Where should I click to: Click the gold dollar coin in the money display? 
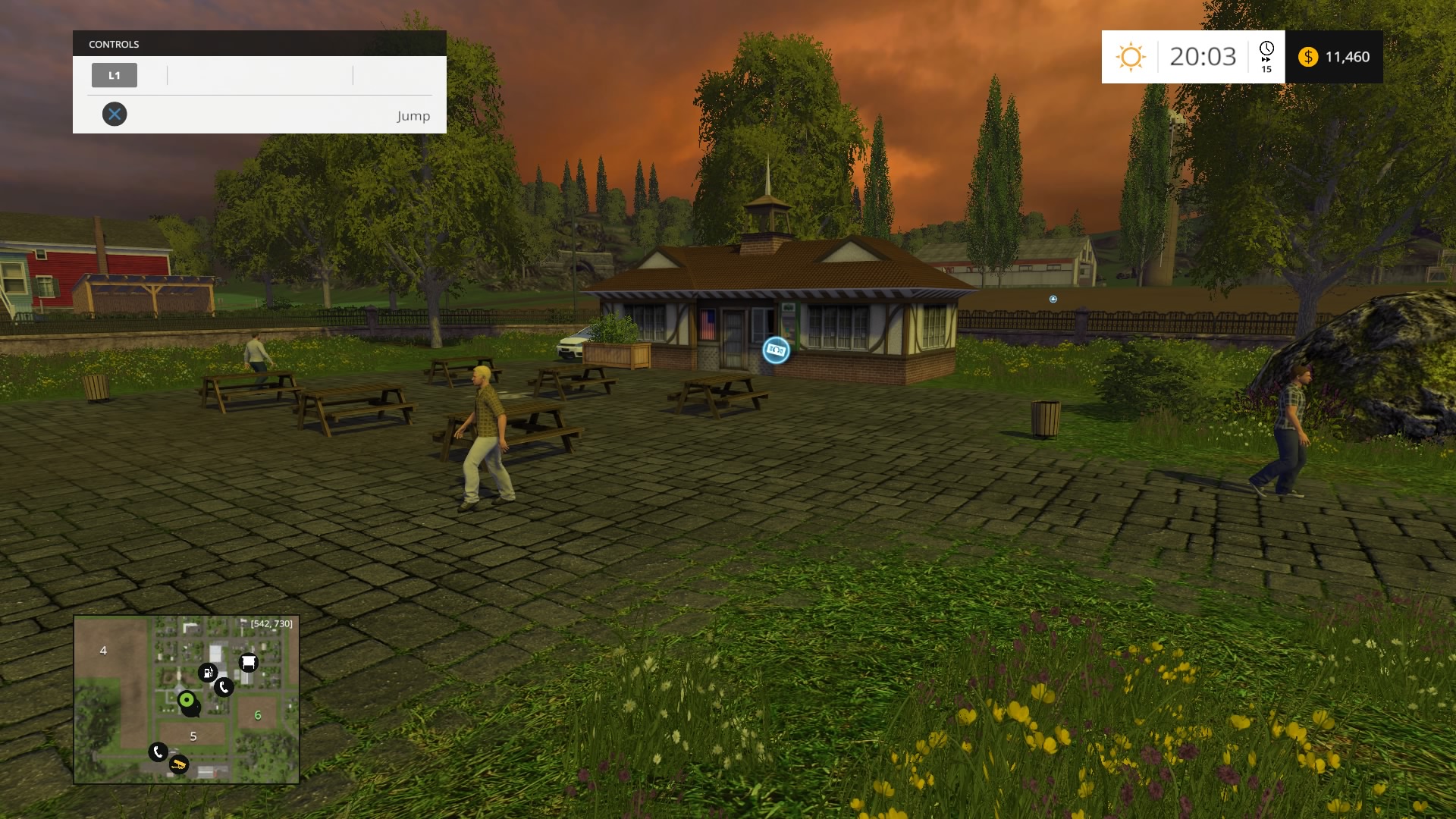point(1308,57)
